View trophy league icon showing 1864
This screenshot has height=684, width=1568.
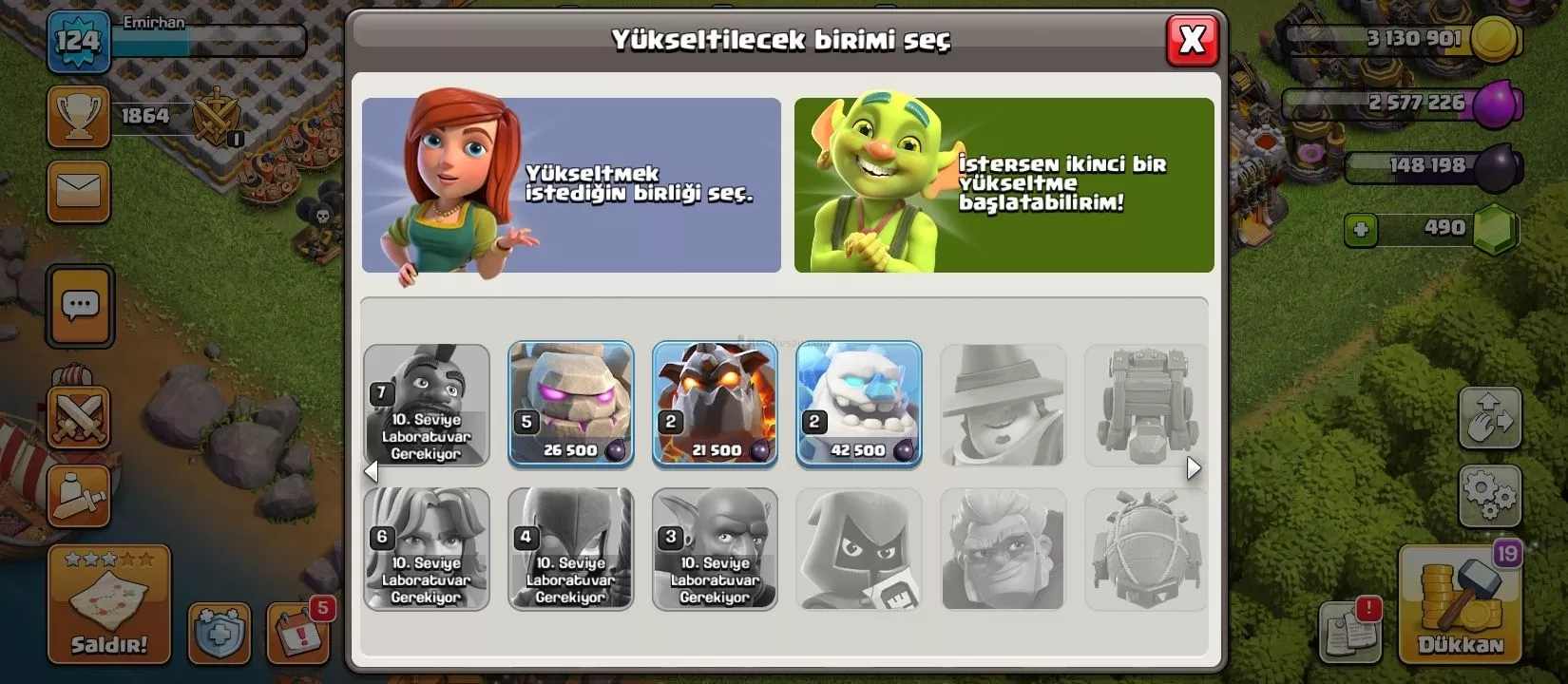(79, 117)
